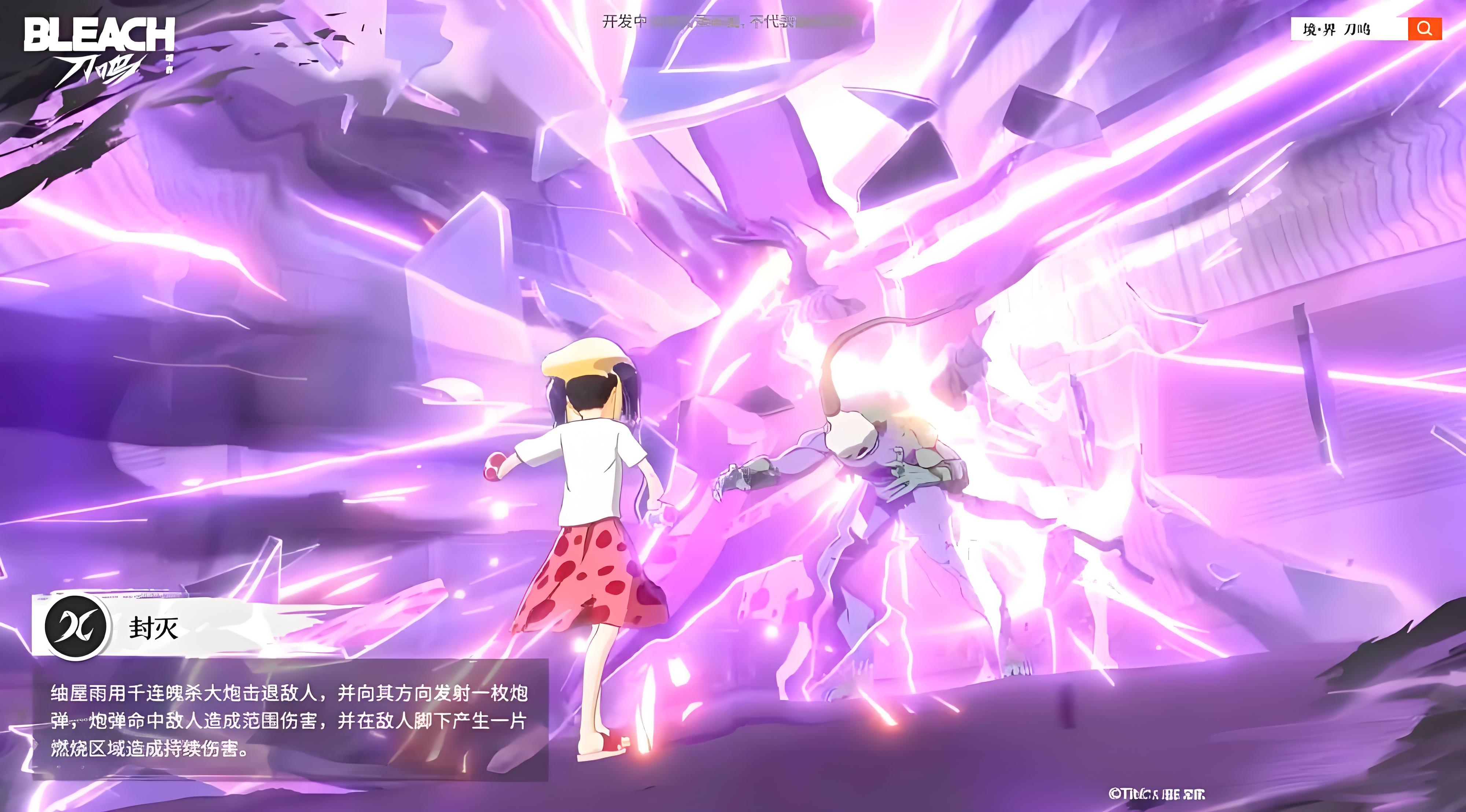Click the orange magnifier search button
The width and height of the screenshot is (1466, 812).
click(1425, 29)
